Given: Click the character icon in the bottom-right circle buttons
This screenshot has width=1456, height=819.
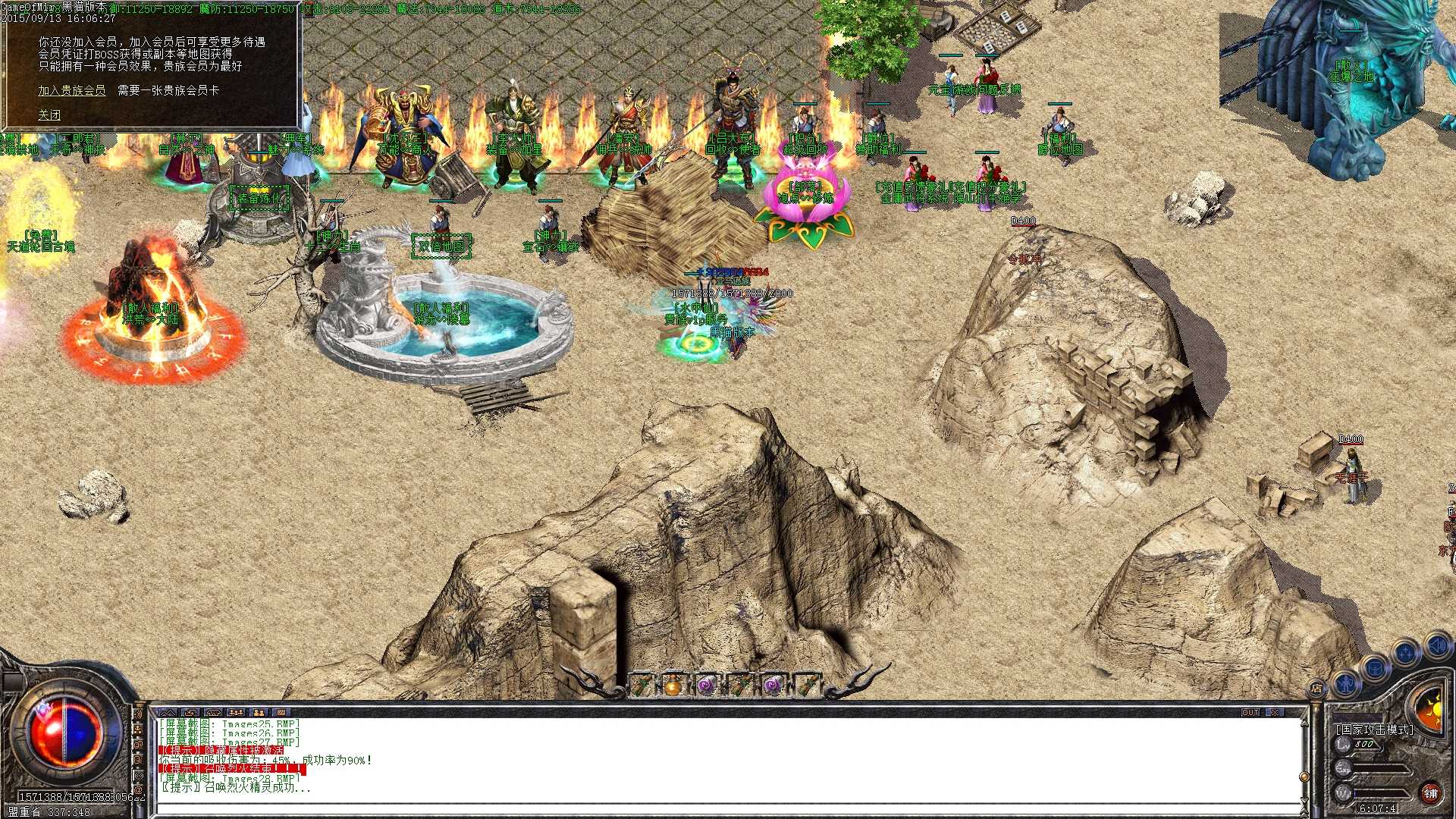Looking at the screenshot, I should [x=1345, y=684].
